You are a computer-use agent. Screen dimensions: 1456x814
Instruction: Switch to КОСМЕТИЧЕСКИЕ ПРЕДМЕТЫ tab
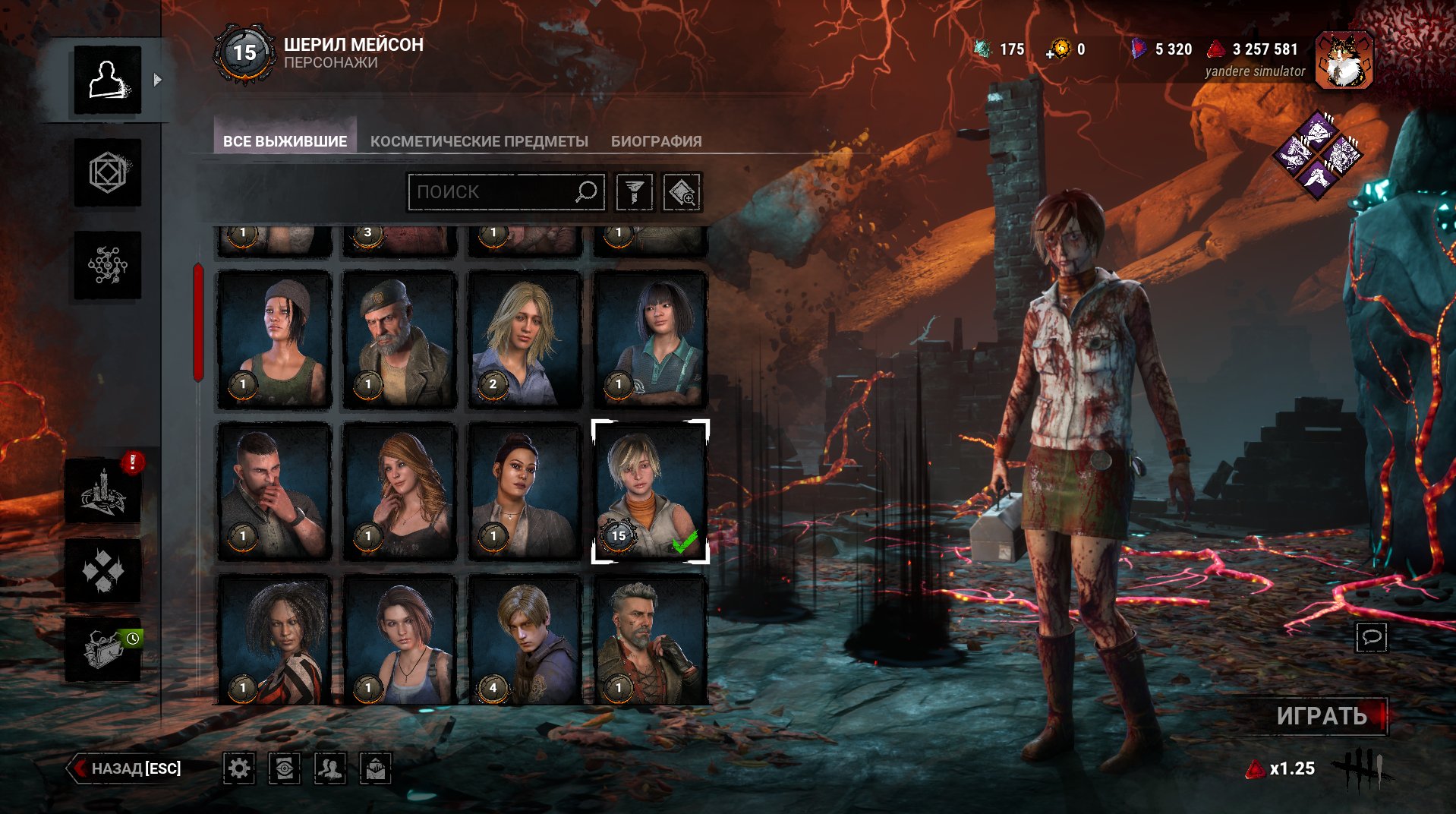(x=479, y=141)
